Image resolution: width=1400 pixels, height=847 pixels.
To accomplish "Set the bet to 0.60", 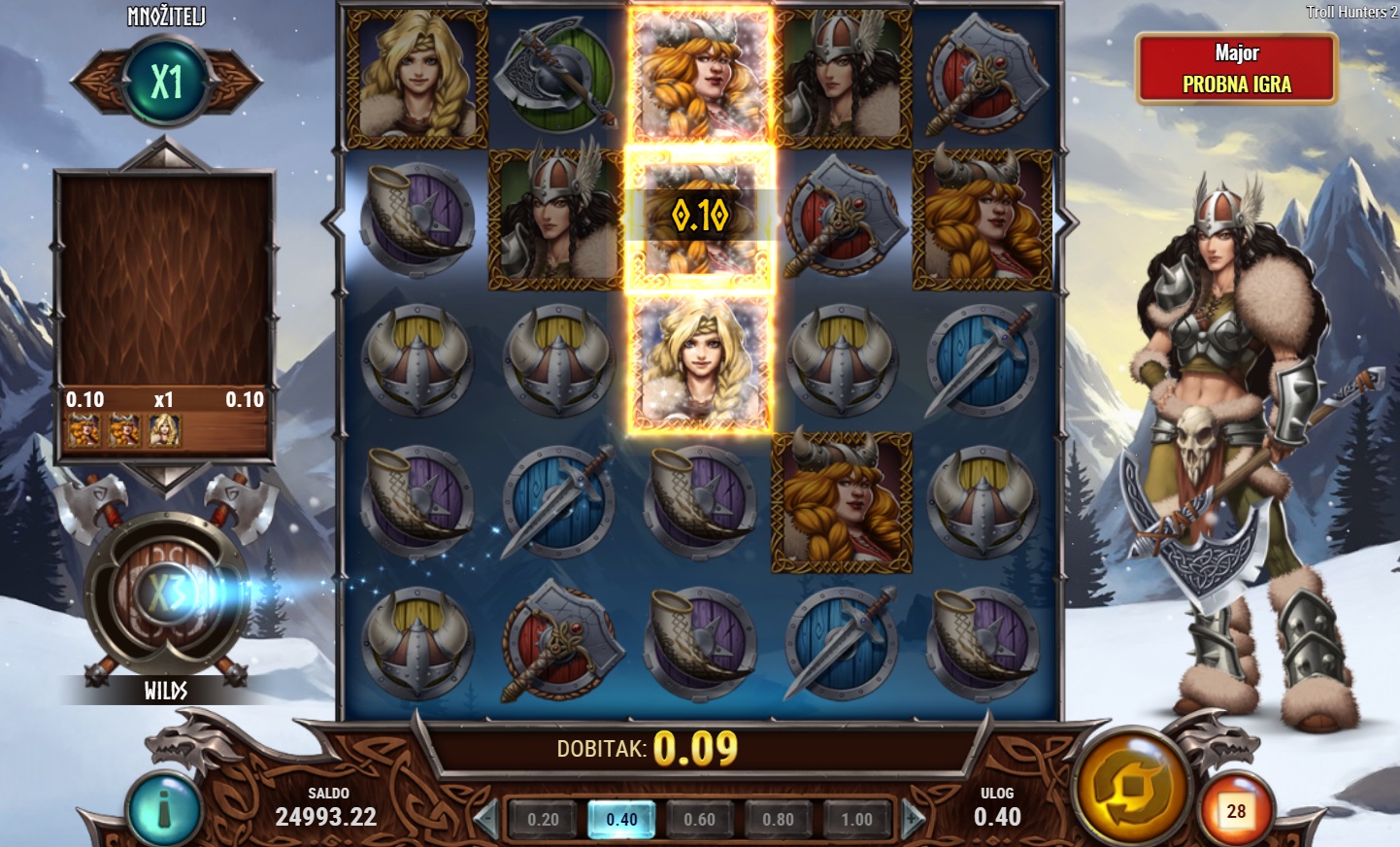I will pyautogui.click(x=699, y=820).
